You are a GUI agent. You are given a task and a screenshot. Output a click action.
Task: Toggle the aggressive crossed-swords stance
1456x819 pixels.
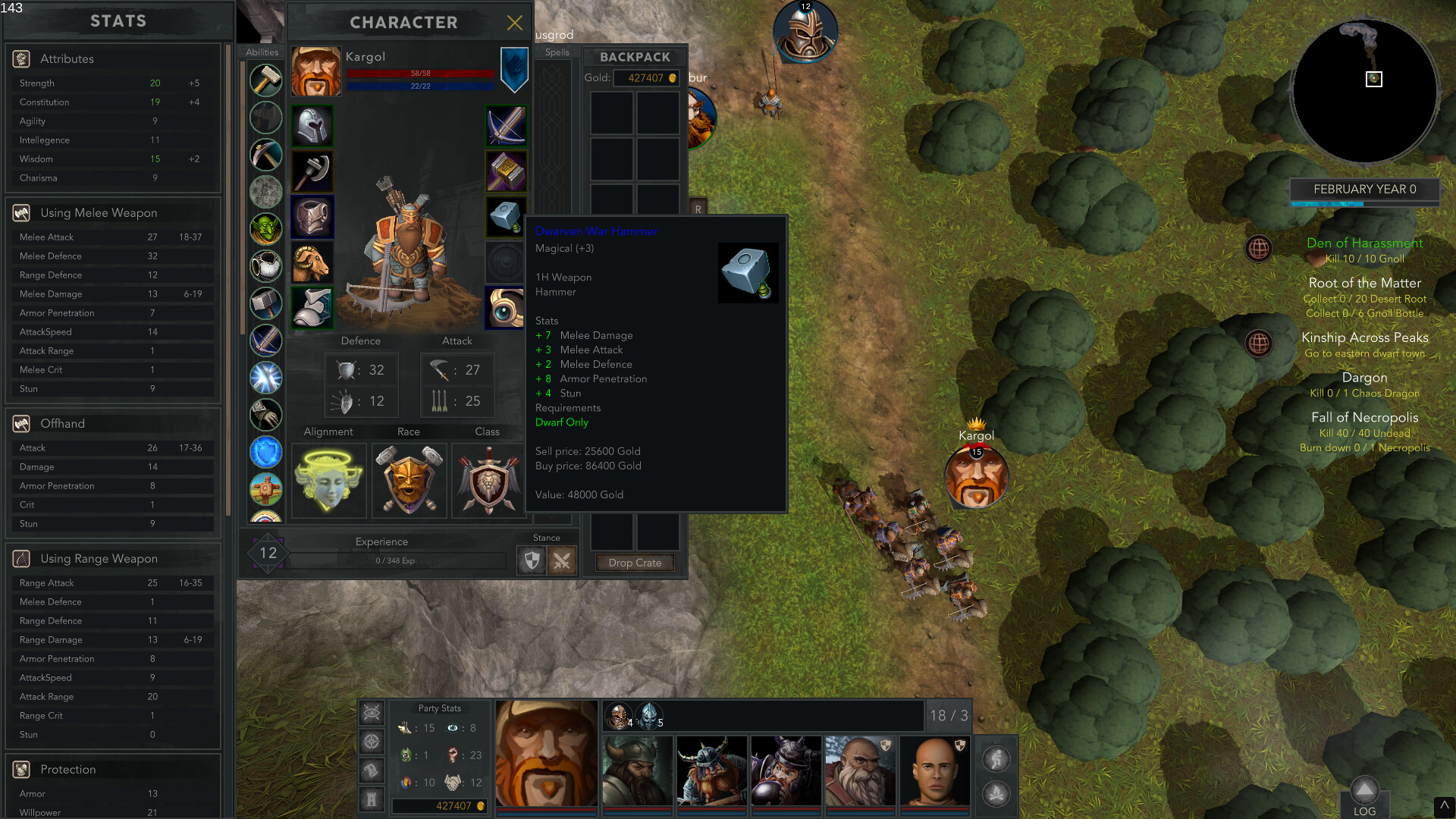tap(563, 560)
